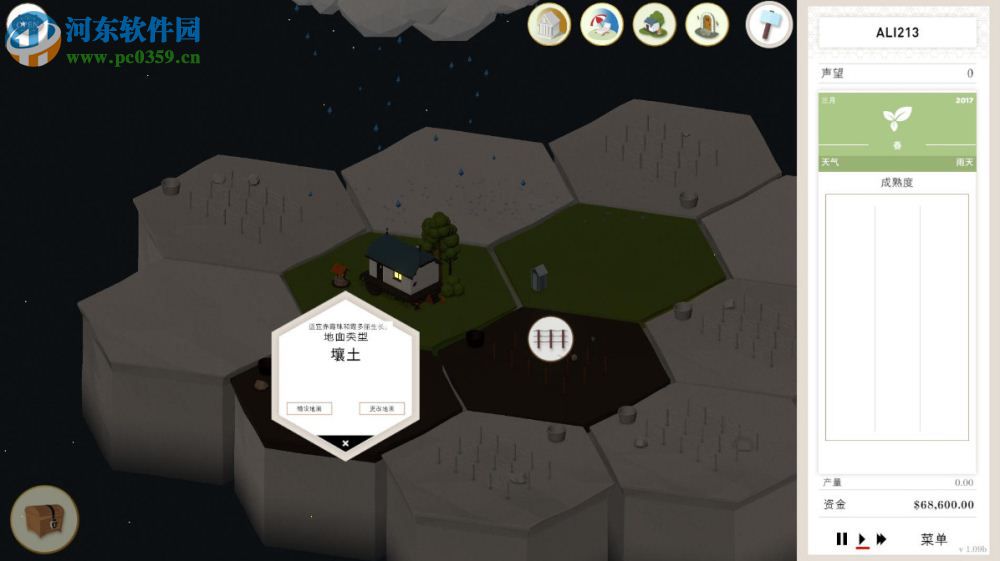The image size is (1000, 561).
Task: Open the treasure chest inventory
Action: point(44,518)
